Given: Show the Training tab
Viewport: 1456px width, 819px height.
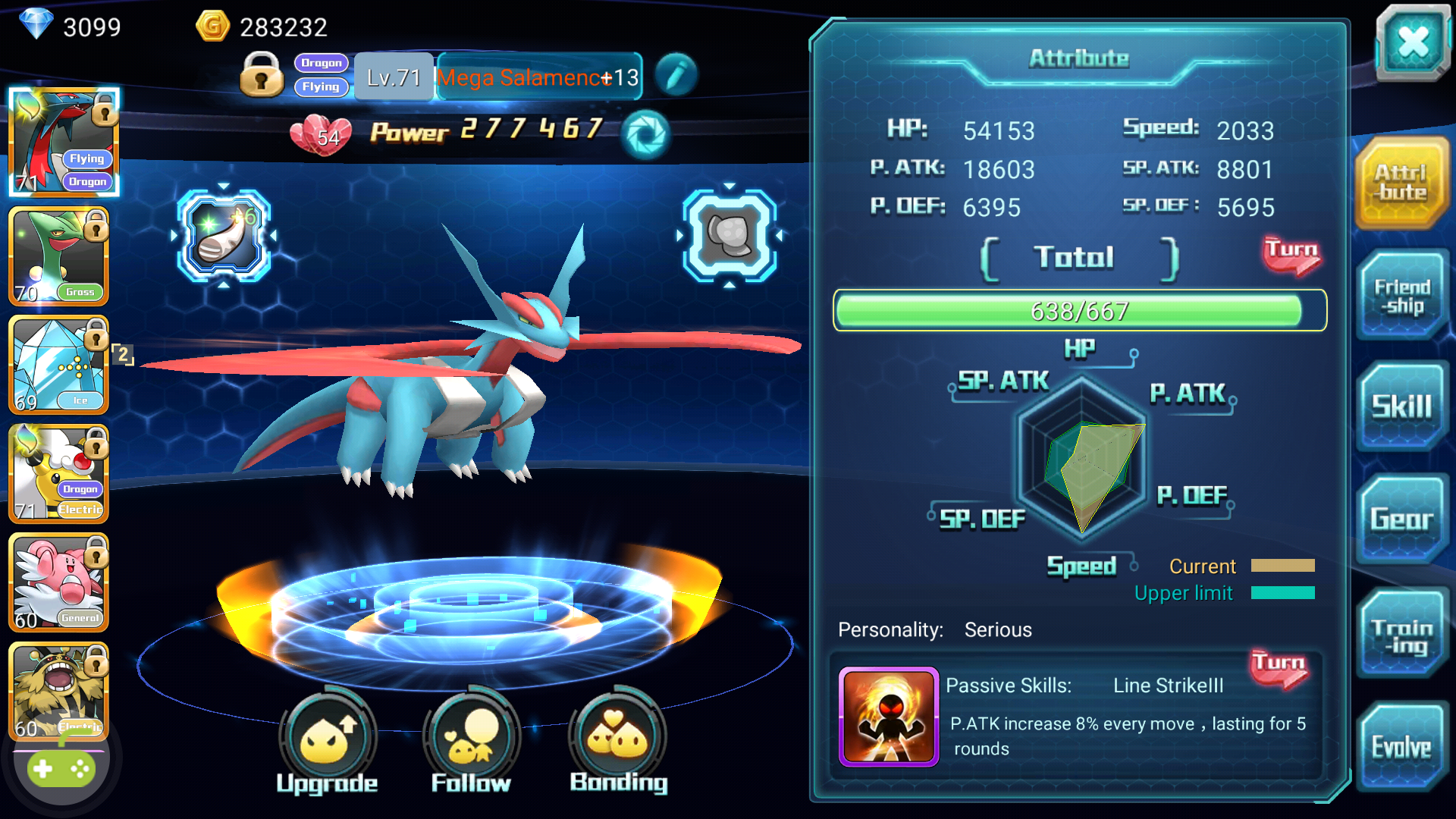Looking at the screenshot, I should pos(1401,635).
